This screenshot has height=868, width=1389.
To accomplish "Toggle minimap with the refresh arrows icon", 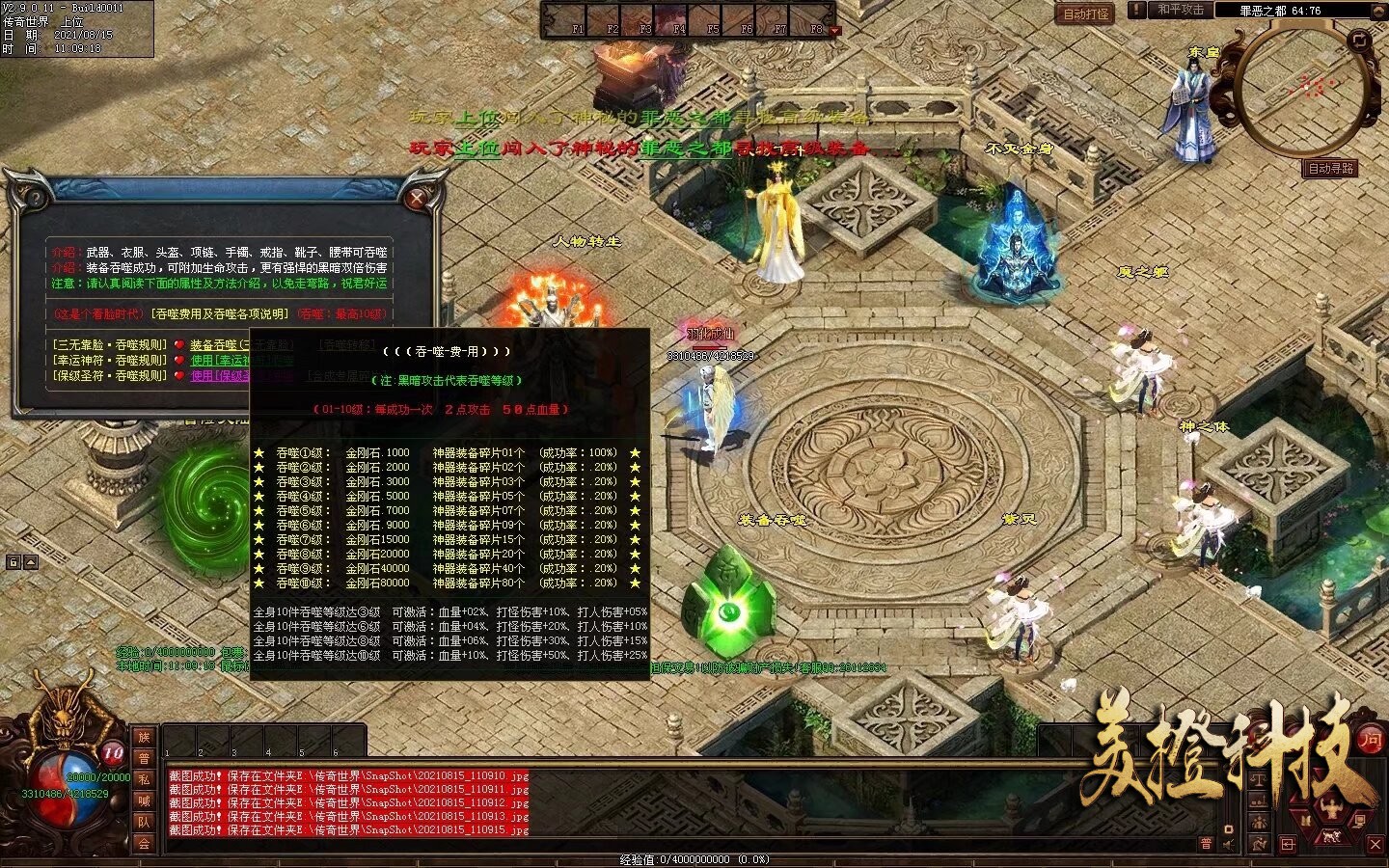I will 1359,40.
